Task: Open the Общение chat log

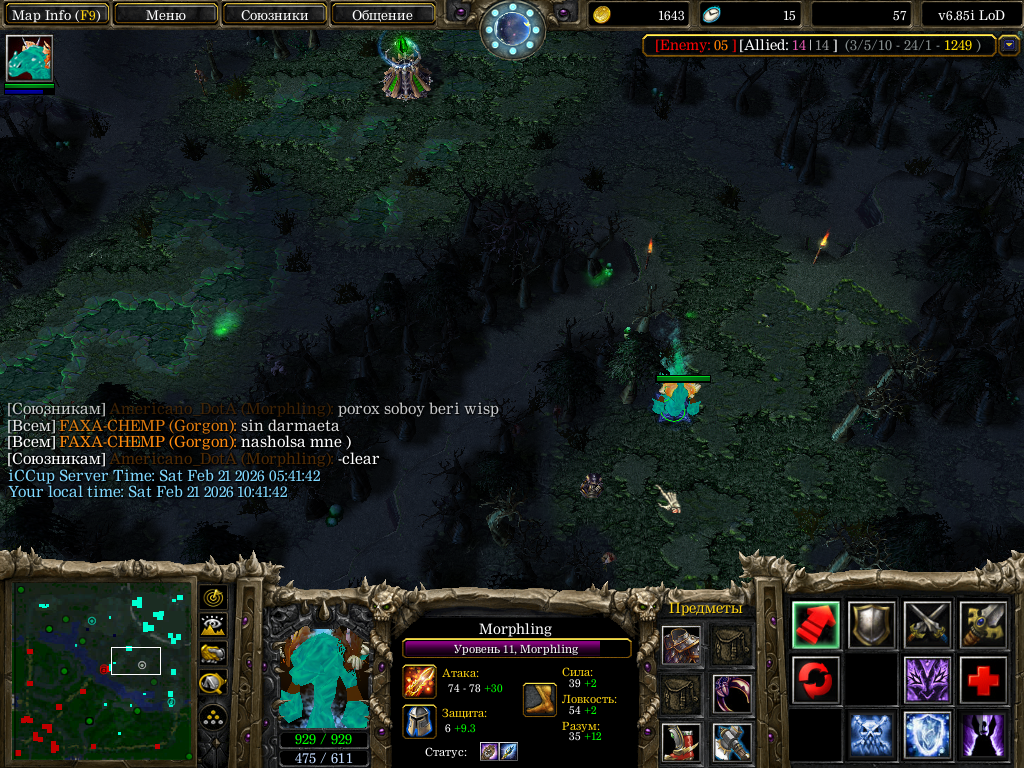Action: pyautogui.click(x=382, y=15)
